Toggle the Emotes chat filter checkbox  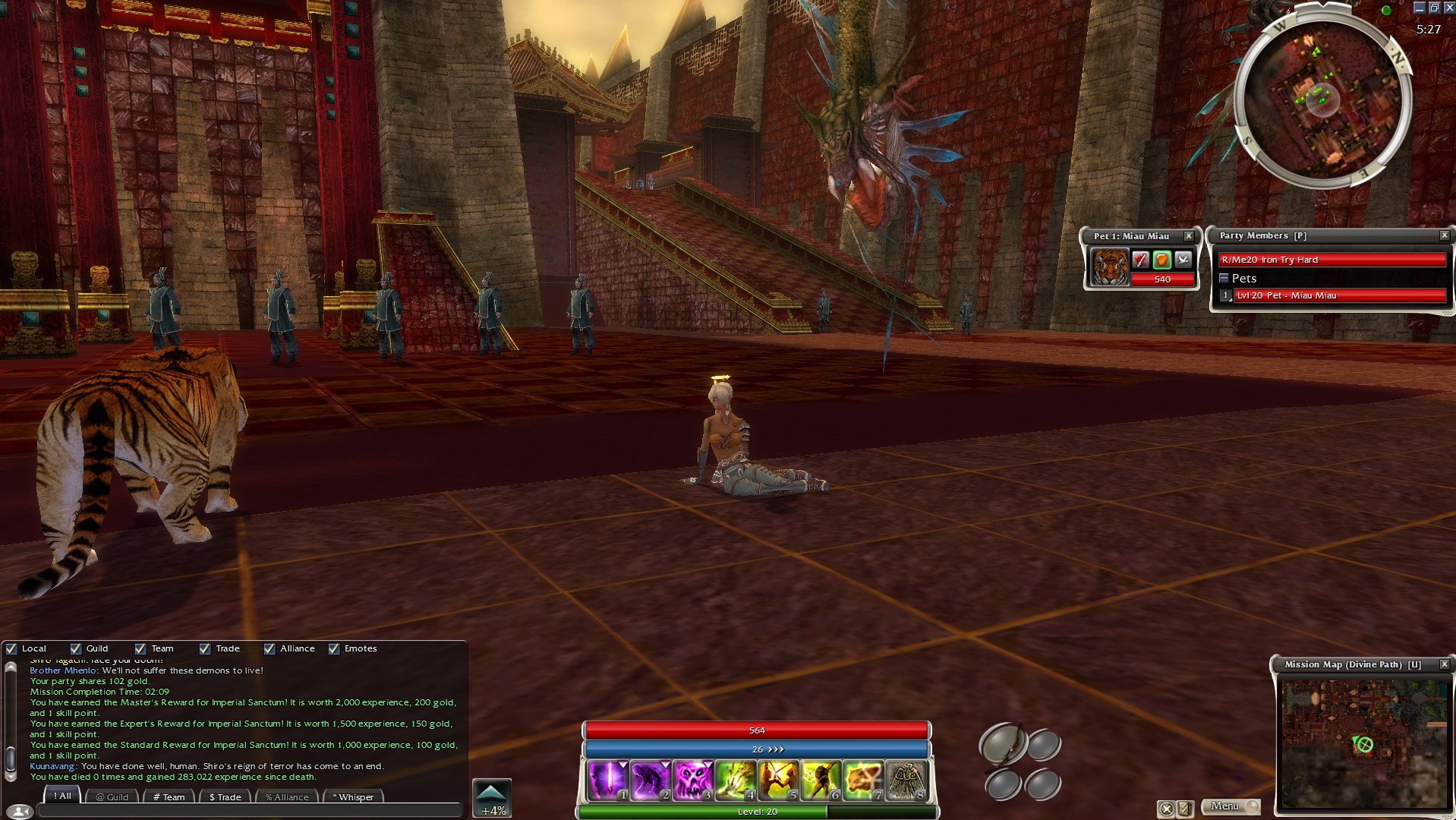point(334,649)
